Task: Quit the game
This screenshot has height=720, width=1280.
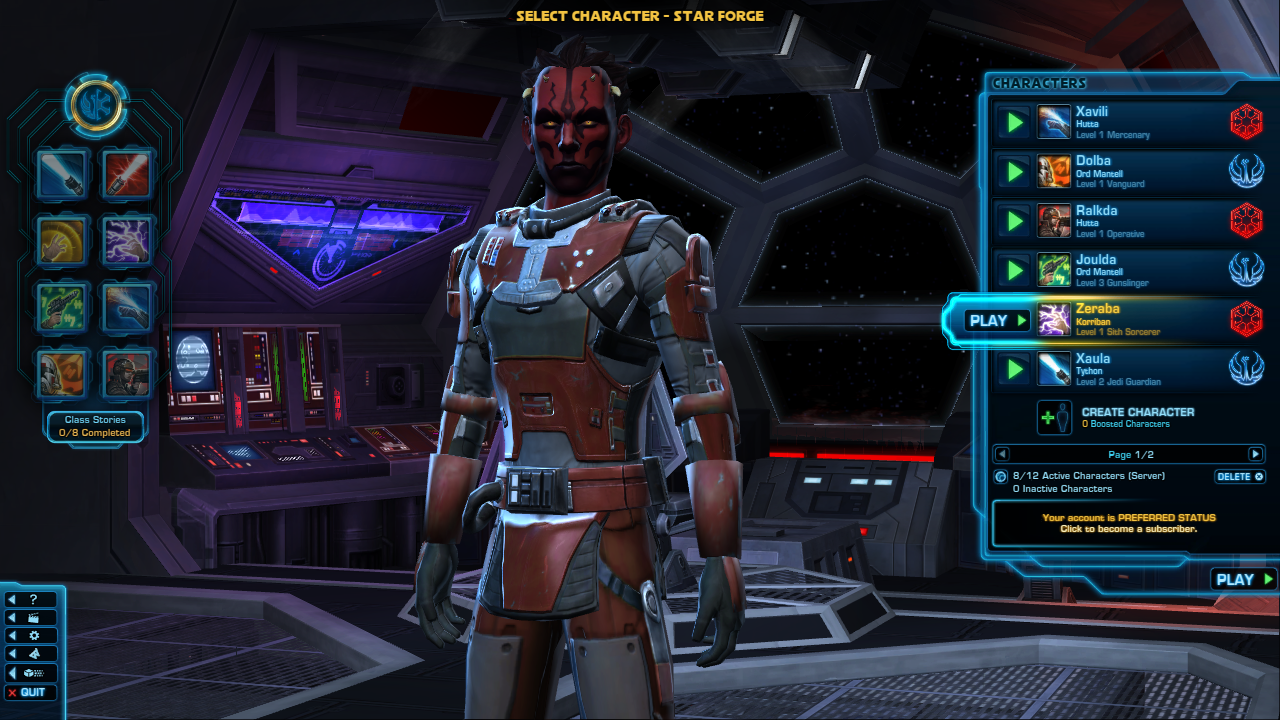Action: click(x=31, y=692)
